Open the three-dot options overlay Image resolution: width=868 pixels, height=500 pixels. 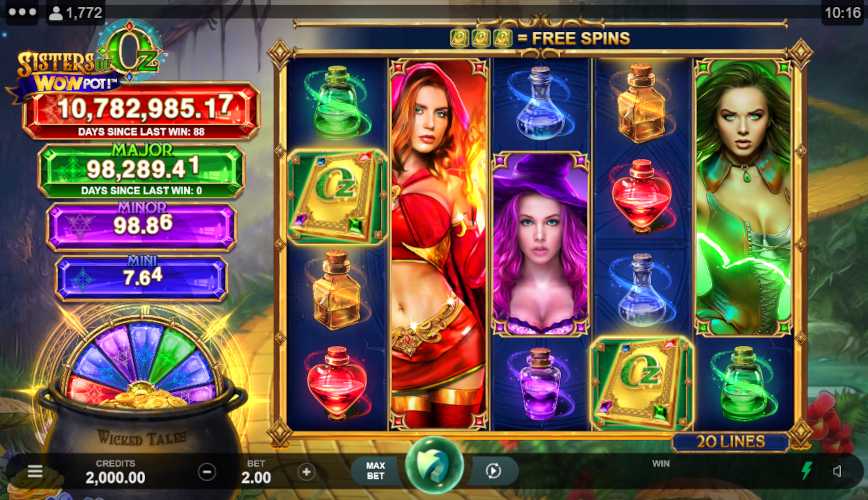(x=21, y=13)
